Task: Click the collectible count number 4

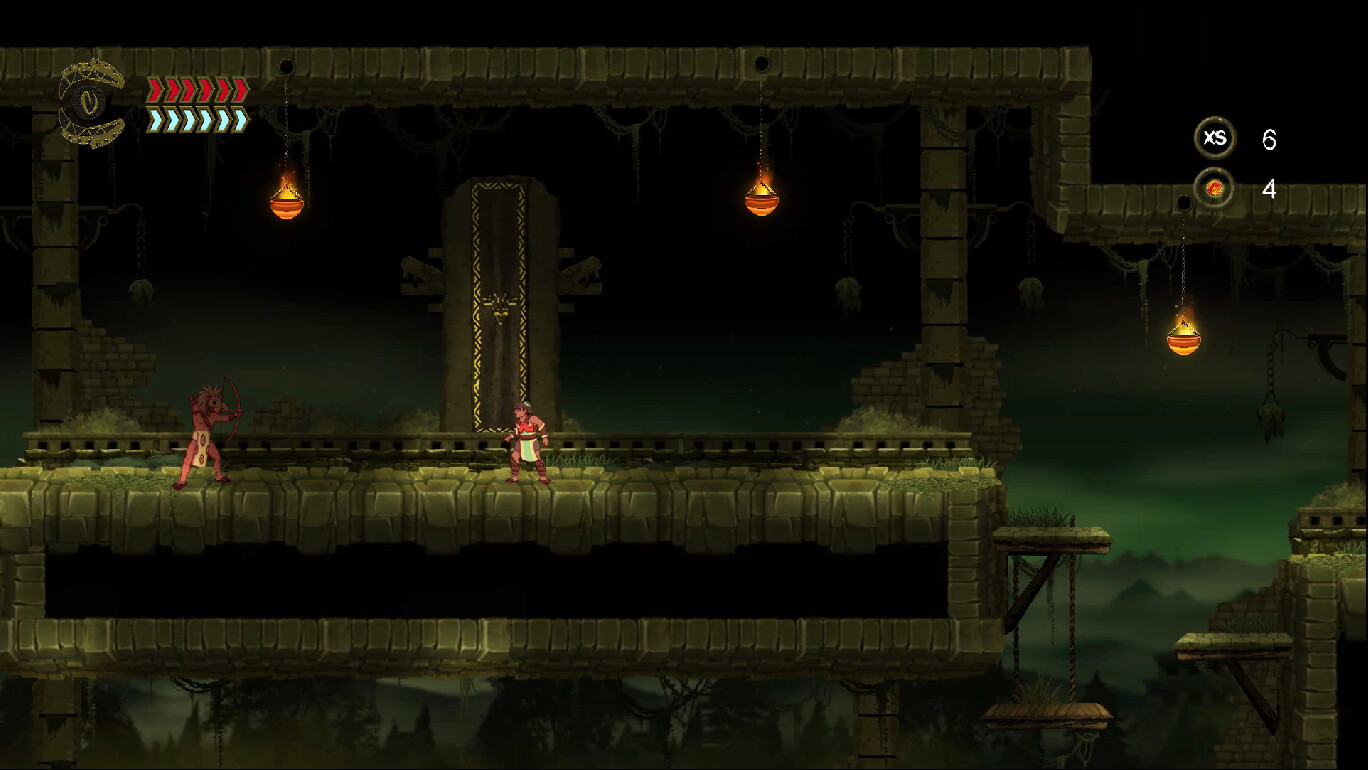Action: pyautogui.click(x=1267, y=188)
